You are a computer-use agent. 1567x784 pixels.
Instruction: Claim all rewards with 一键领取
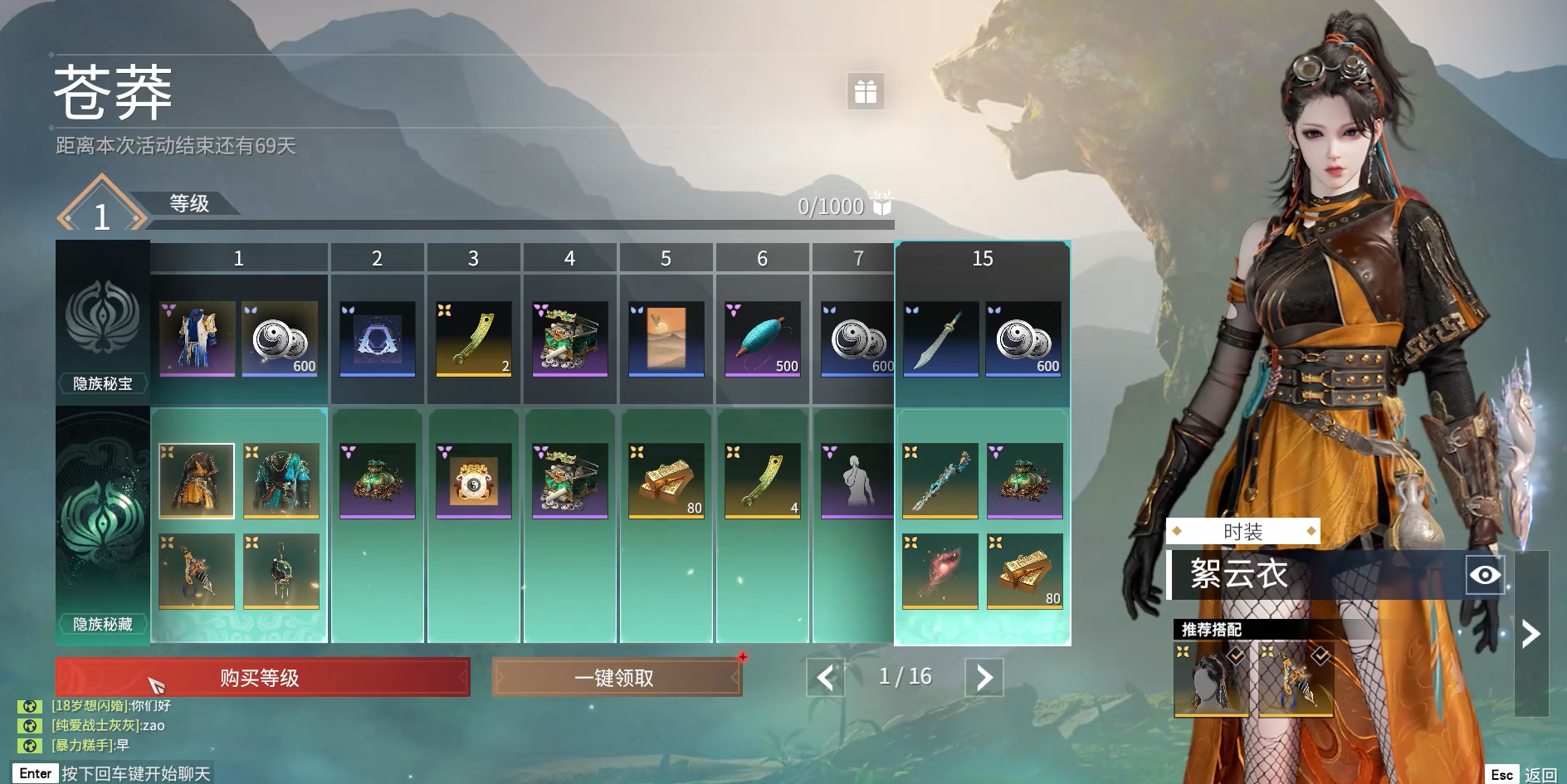pos(615,678)
